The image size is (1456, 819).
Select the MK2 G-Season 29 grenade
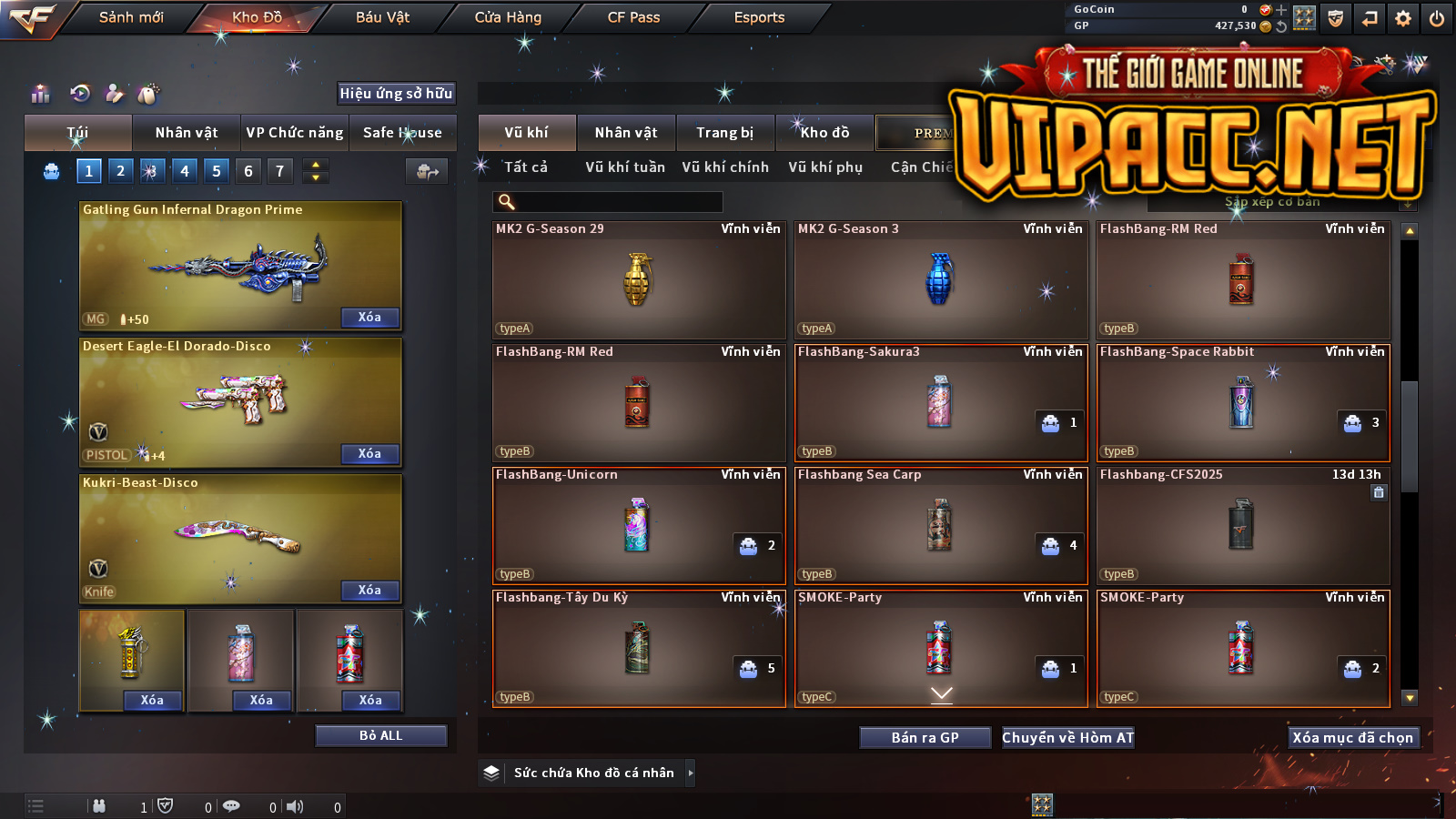click(x=639, y=280)
